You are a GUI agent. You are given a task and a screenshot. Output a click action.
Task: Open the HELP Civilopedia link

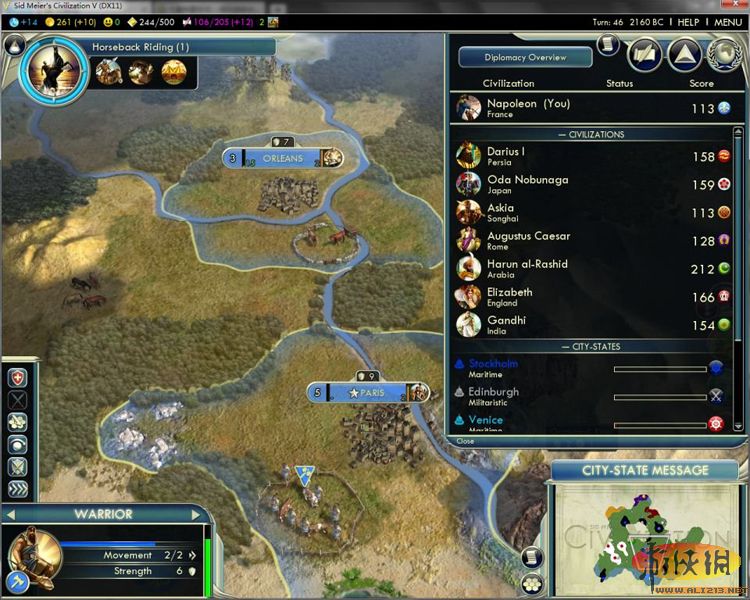[688, 21]
